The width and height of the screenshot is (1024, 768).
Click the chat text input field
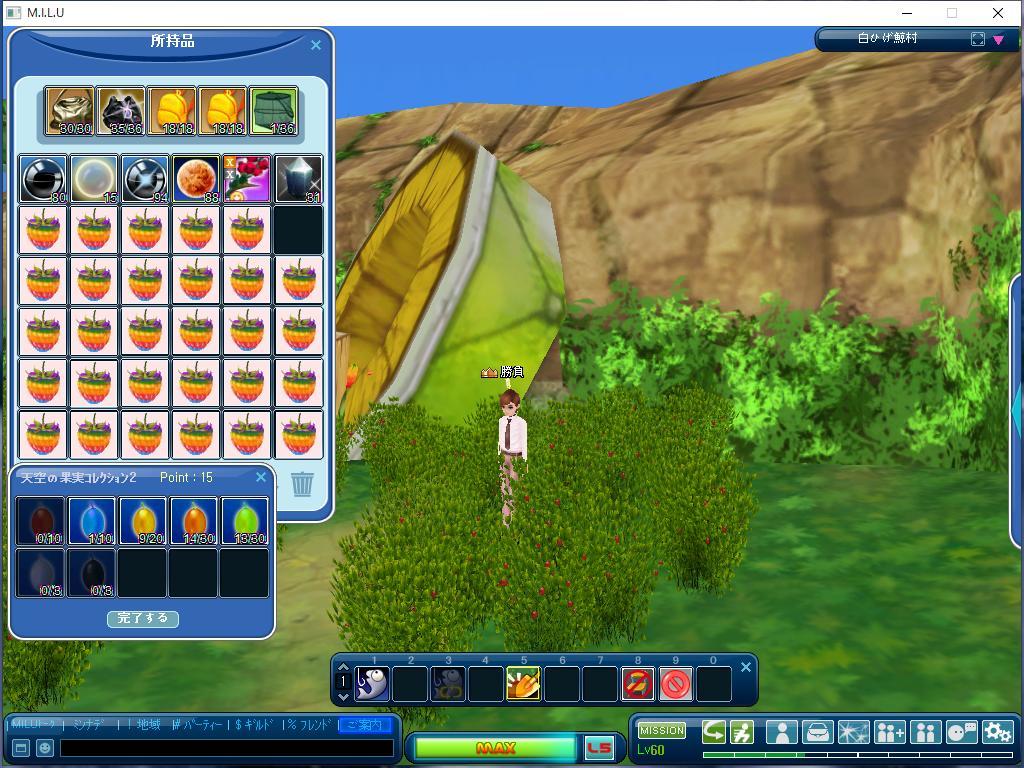(226, 747)
